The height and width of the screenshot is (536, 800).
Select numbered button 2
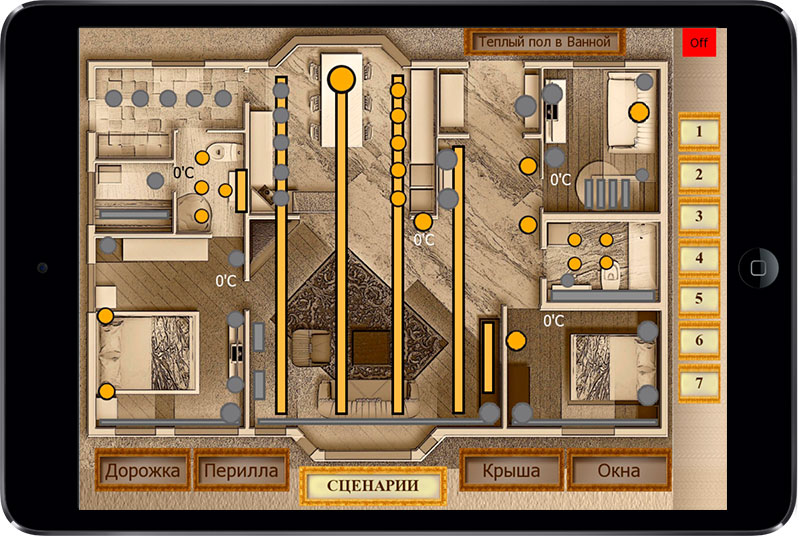[699, 174]
